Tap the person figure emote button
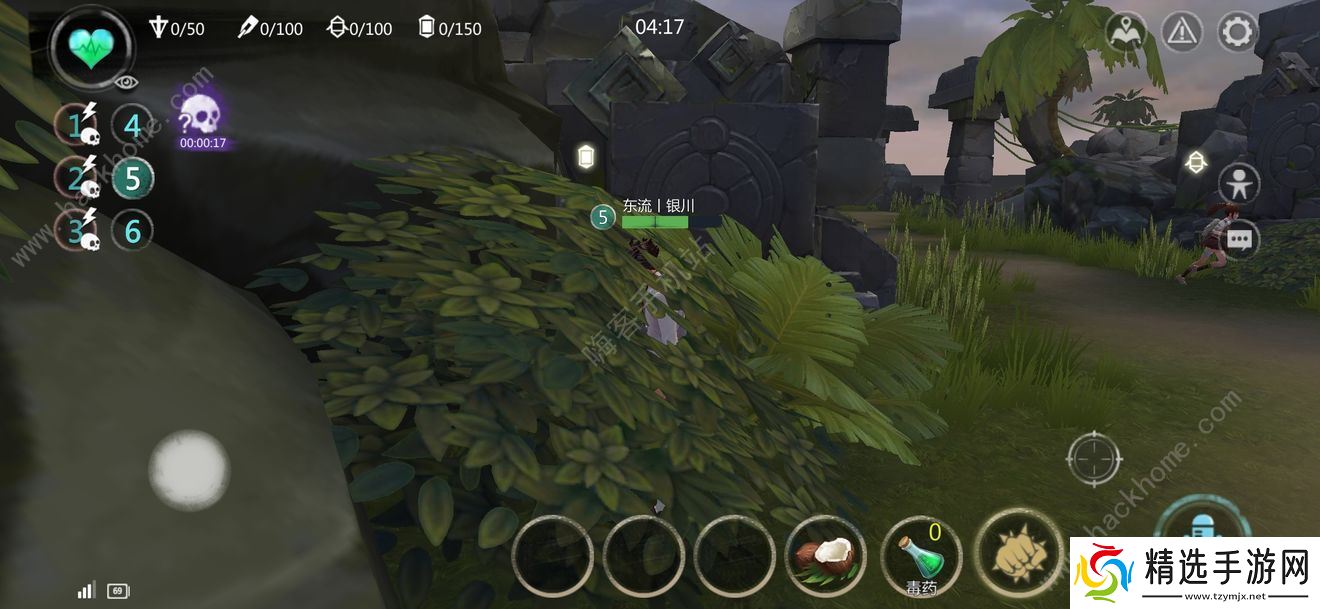This screenshot has height=609, width=1320. click(x=1239, y=184)
